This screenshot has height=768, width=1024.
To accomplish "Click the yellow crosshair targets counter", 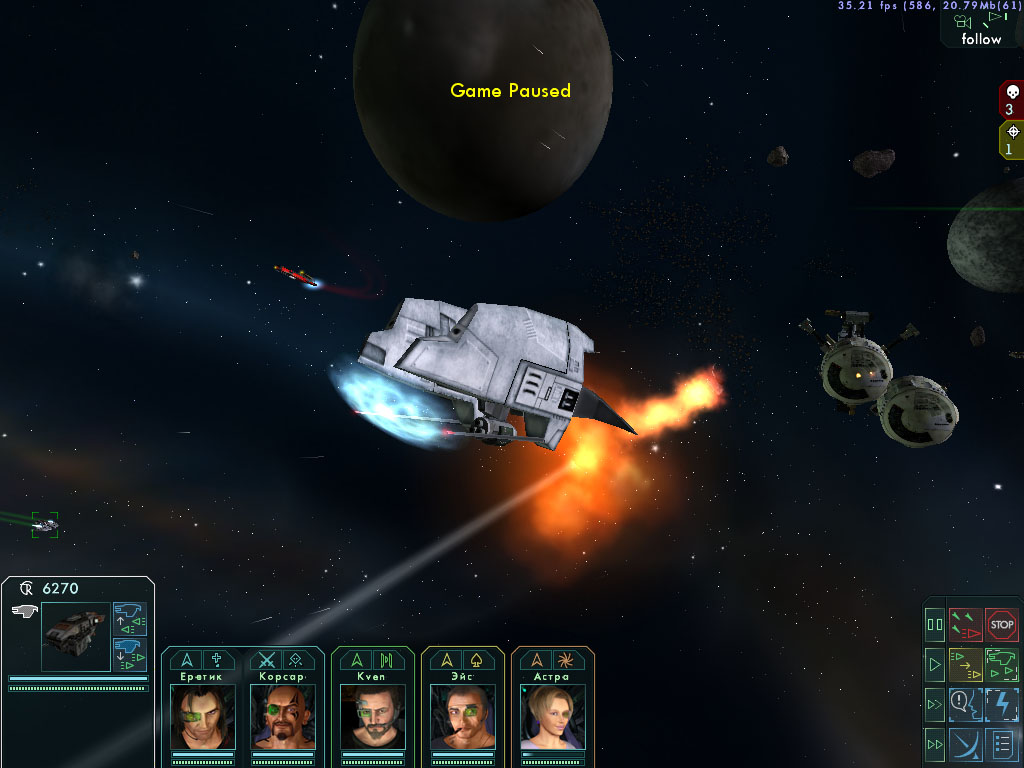I will coord(1011,140).
